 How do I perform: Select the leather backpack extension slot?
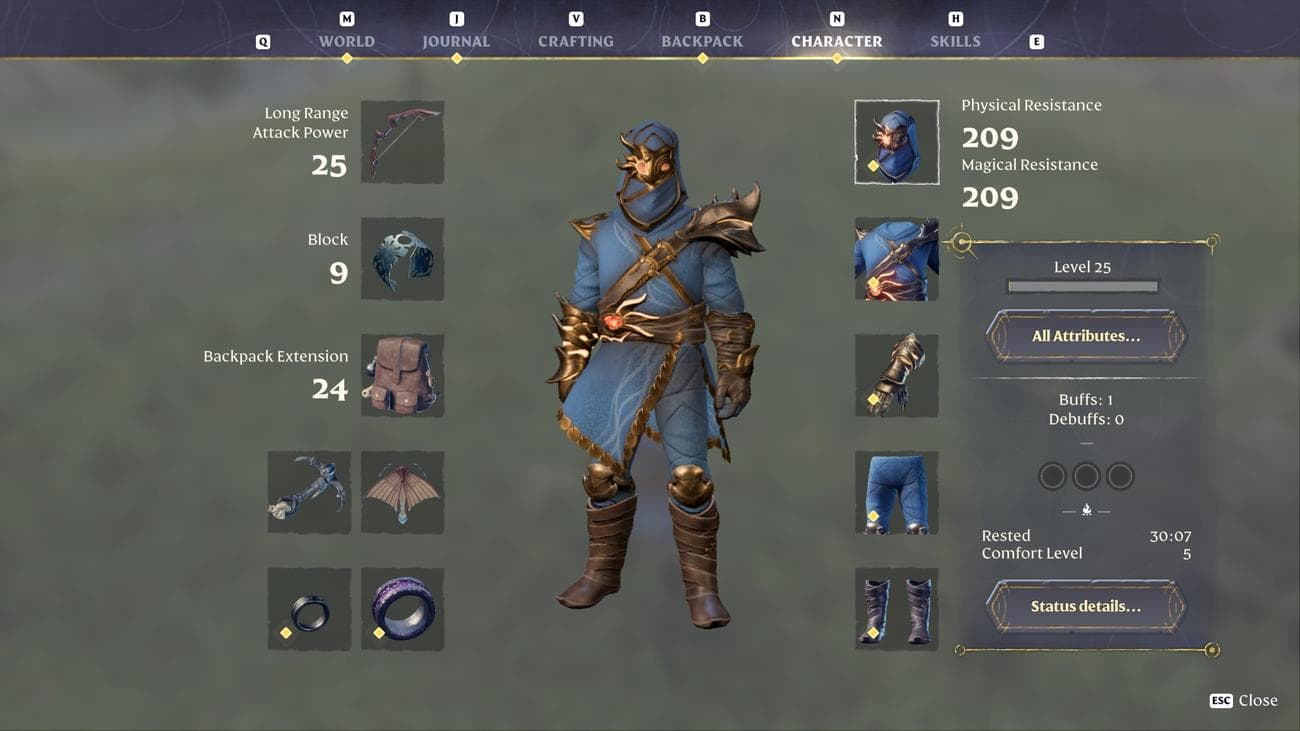[402, 376]
